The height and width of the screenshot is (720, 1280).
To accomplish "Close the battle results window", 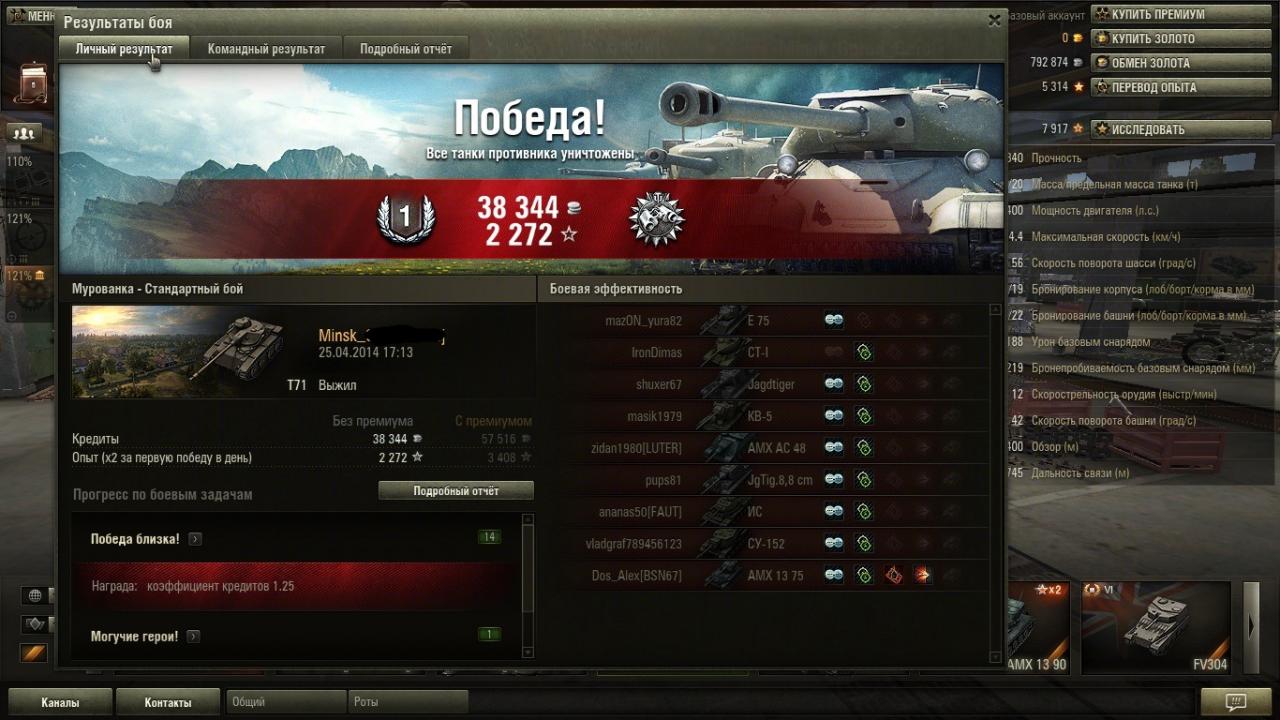I will 994,19.
